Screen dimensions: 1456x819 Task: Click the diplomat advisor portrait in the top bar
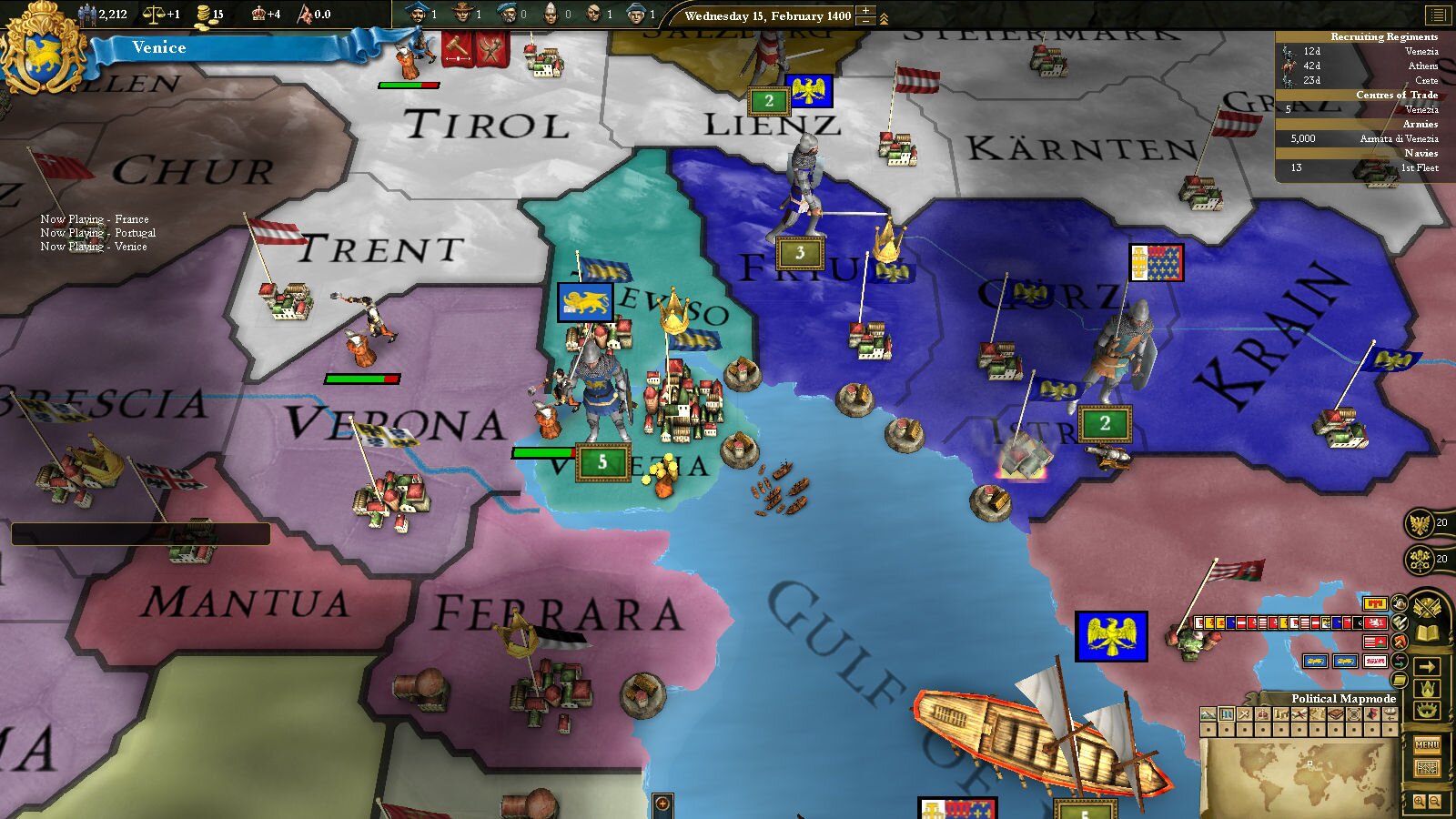point(419,15)
